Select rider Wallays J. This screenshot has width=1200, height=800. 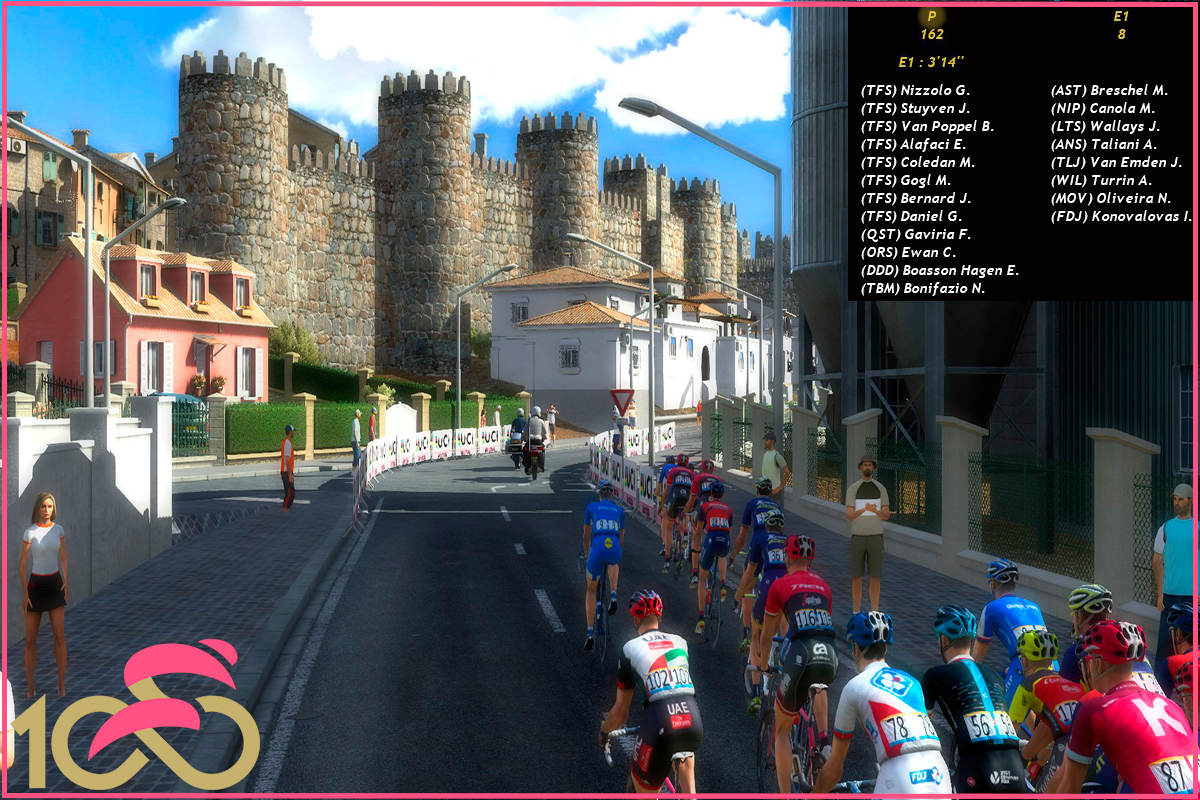coord(1104,126)
